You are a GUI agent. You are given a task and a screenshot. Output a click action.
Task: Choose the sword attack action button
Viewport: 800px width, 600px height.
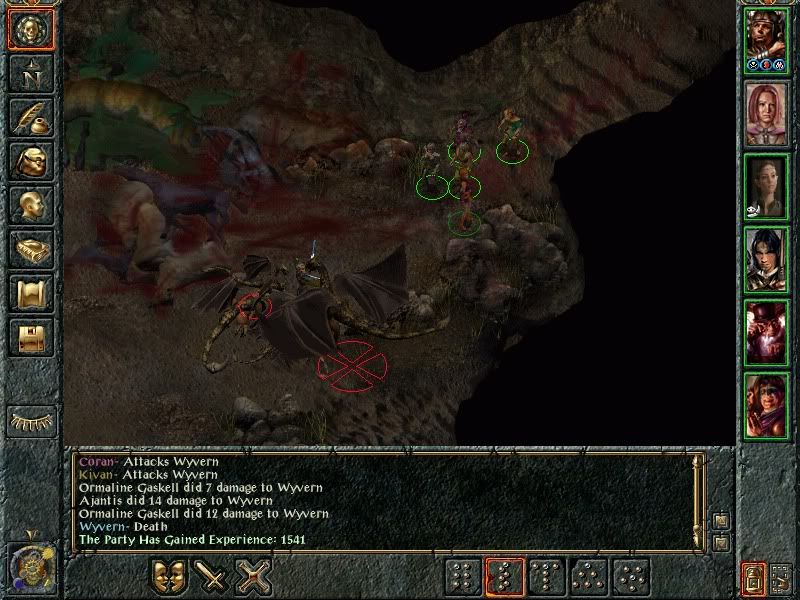pos(212,577)
